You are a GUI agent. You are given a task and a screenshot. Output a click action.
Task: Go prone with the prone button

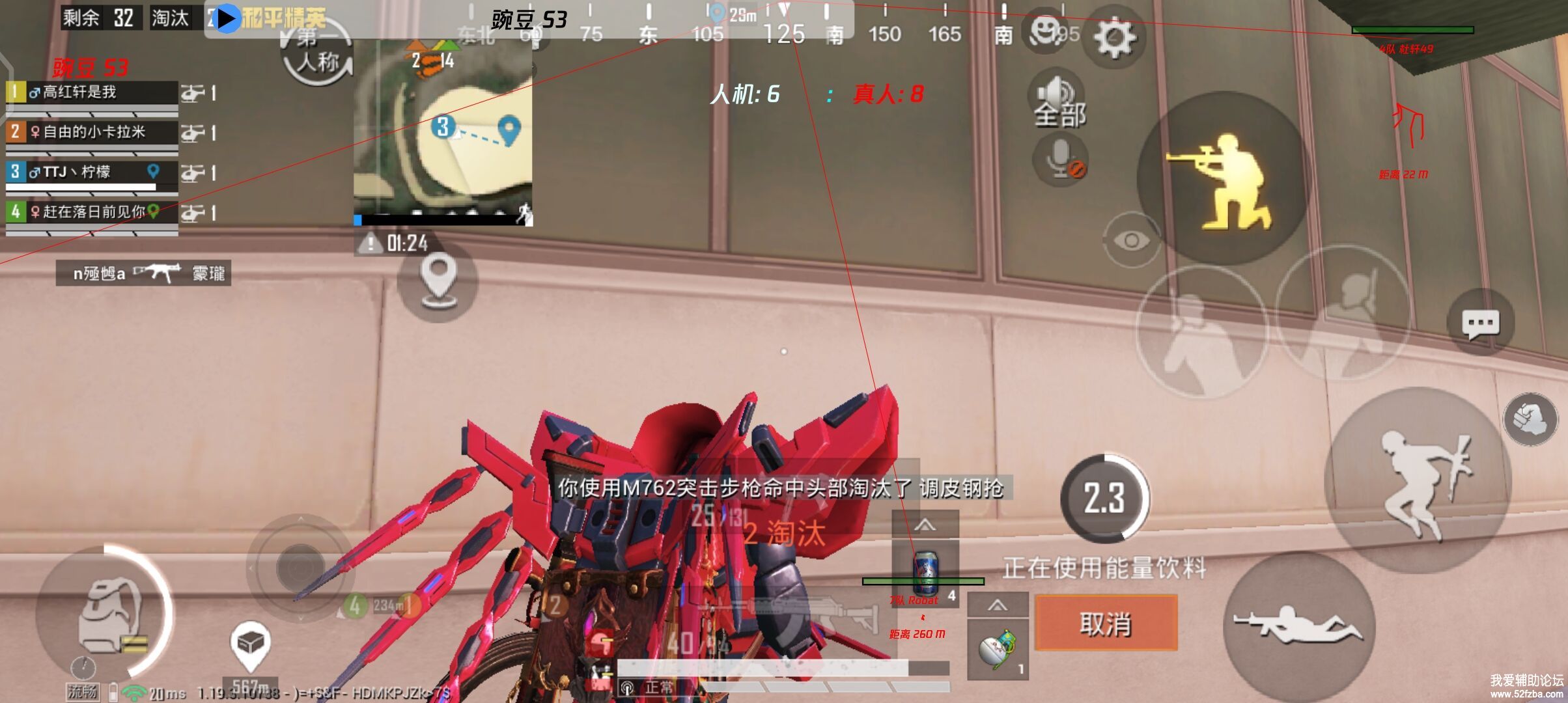(1298, 625)
